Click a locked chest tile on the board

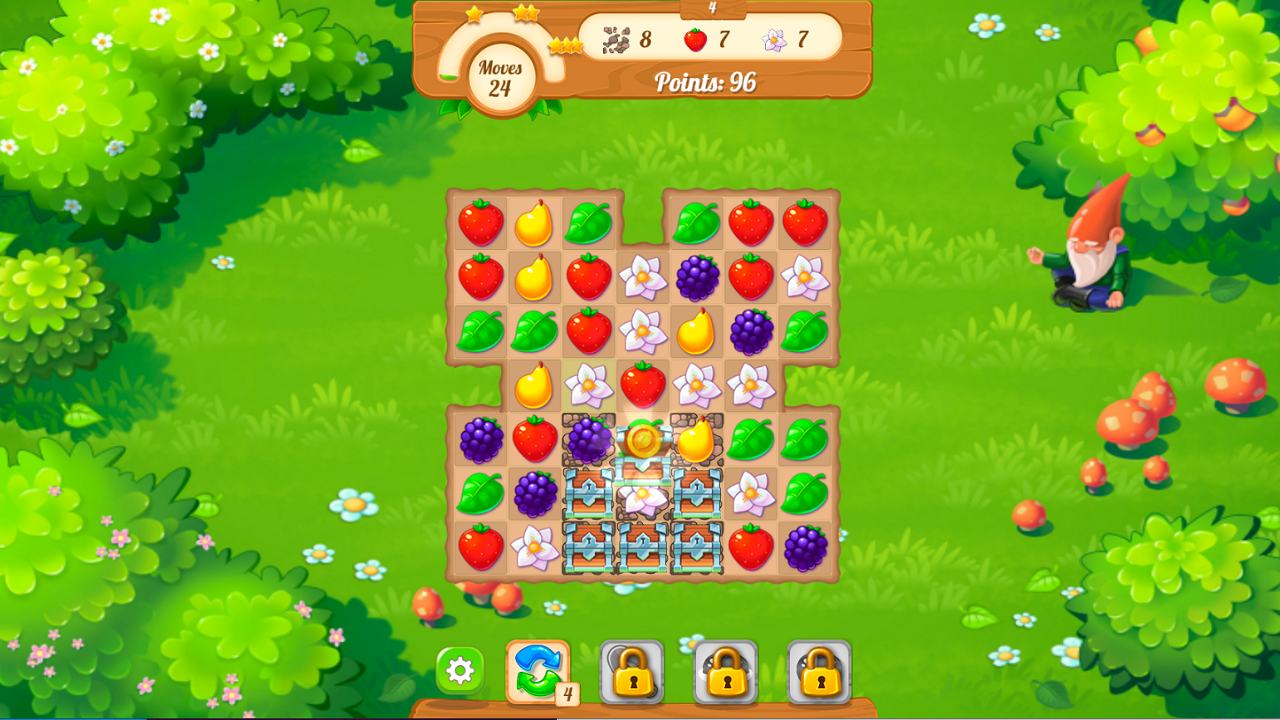point(590,545)
